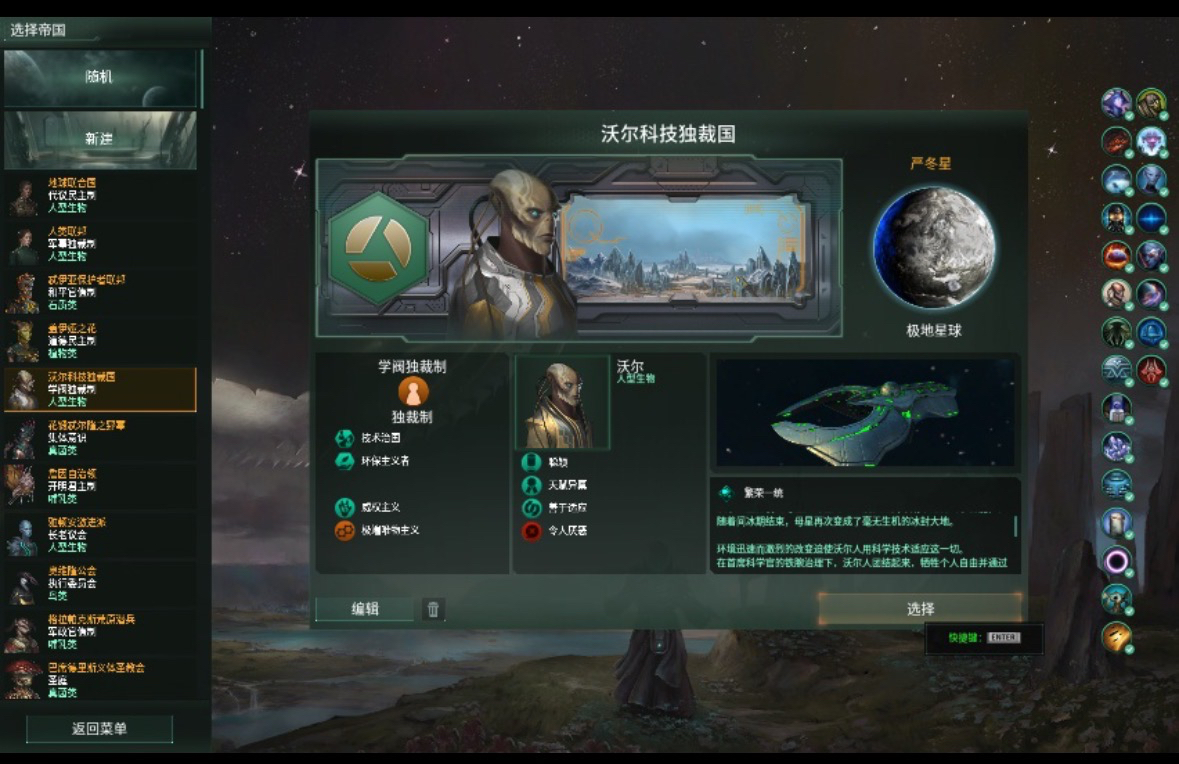Choose the 集体意识 hive mind empire row
The image size is (1179, 764).
(x=100, y=438)
